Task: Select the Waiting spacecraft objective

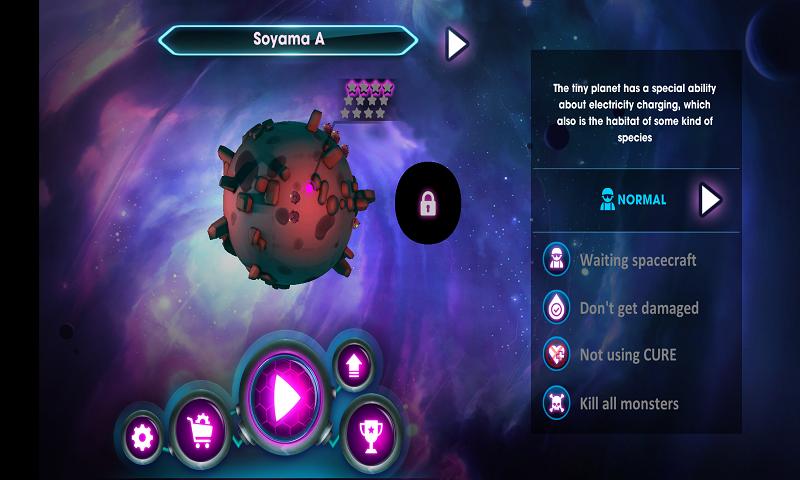Action: pyautogui.click(x=636, y=260)
